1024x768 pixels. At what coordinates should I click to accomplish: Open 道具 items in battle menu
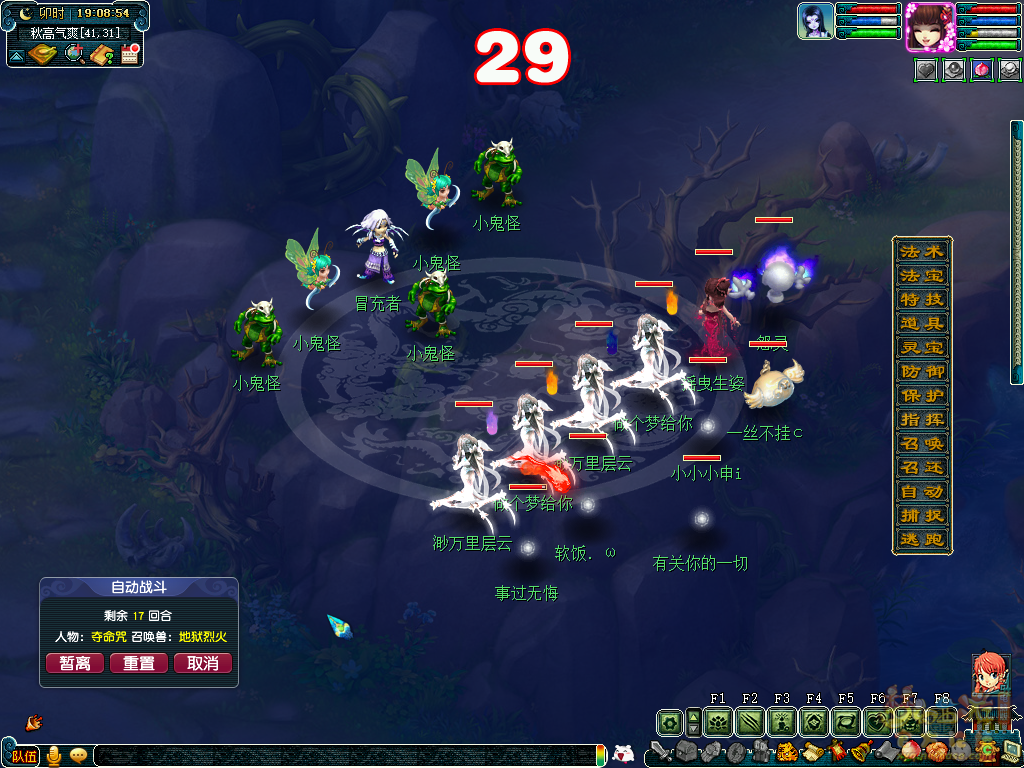(x=921, y=323)
